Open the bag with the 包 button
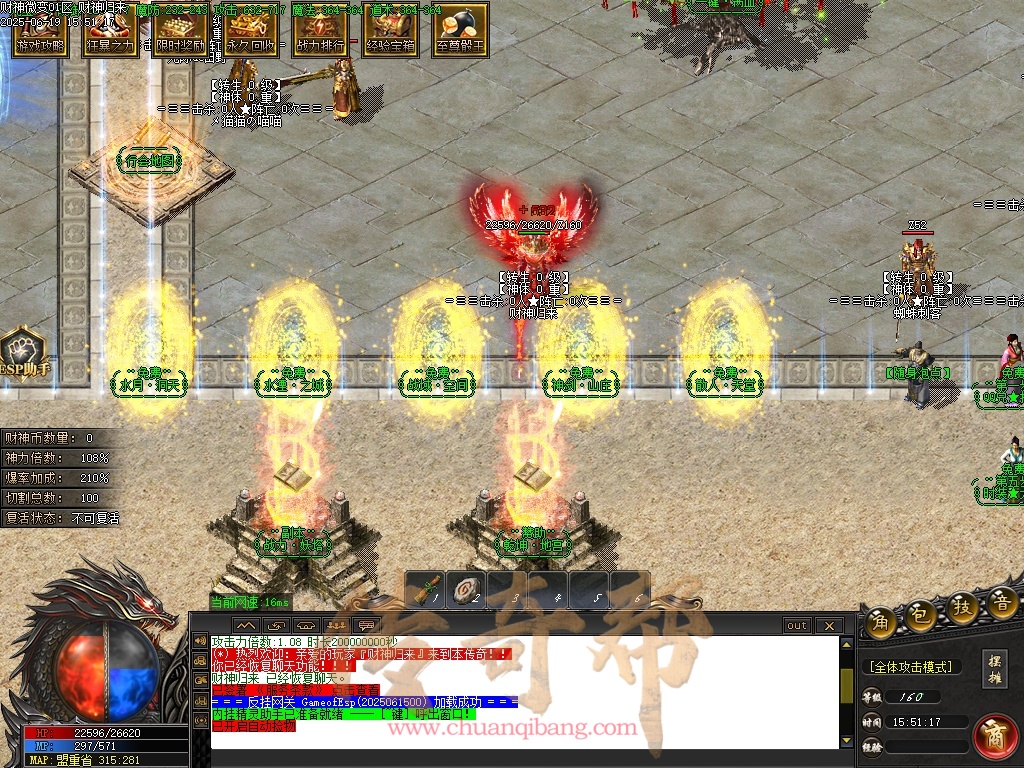The image size is (1024, 768). [x=920, y=614]
